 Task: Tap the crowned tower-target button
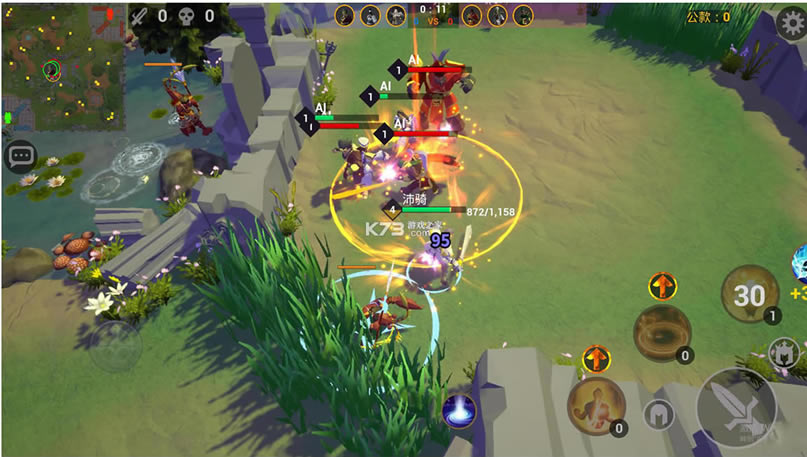point(783,352)
